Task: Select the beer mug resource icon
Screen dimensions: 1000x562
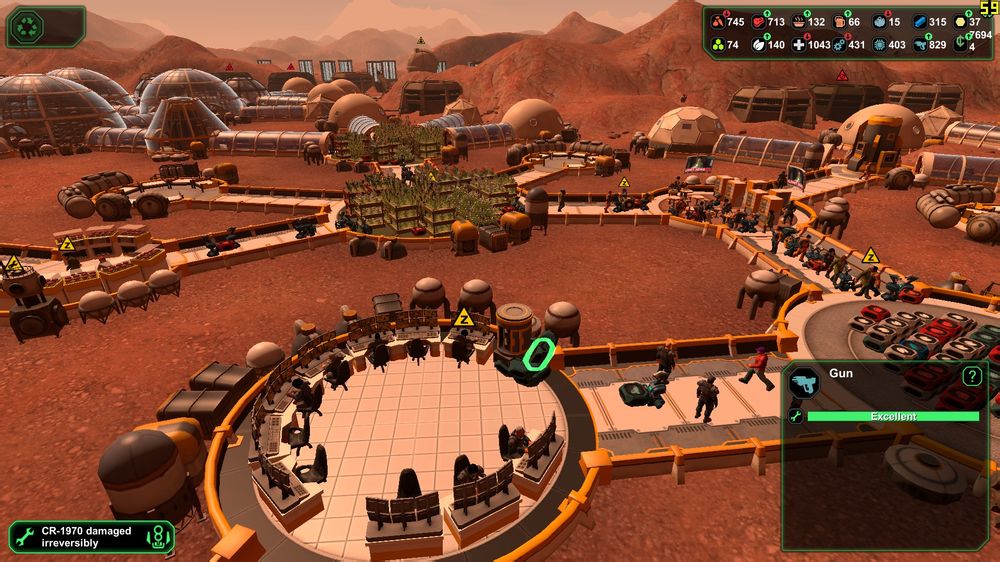Action: point(840,22)
